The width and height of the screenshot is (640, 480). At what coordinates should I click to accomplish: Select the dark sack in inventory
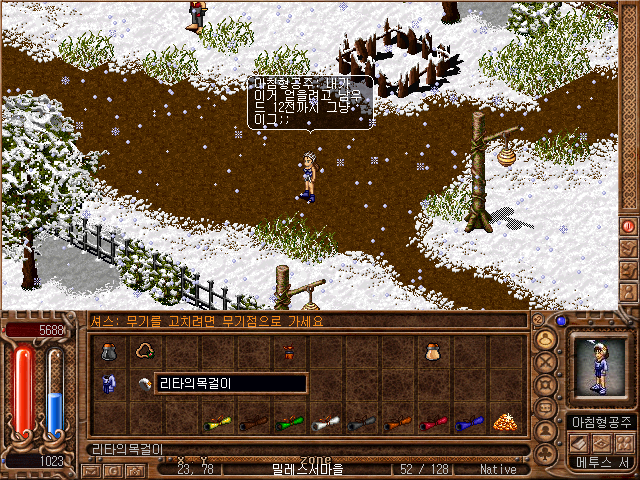[109, 351]
